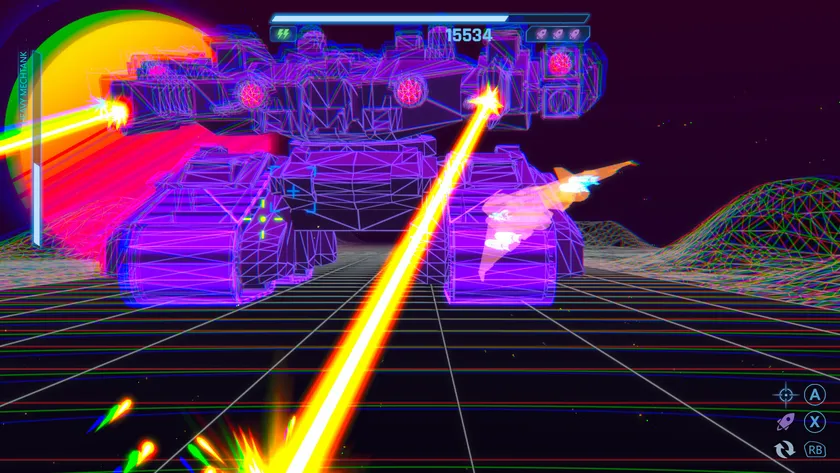Click the green lightning boost indicator
Screen dimensions: 840x473
(x=282, y=34)
